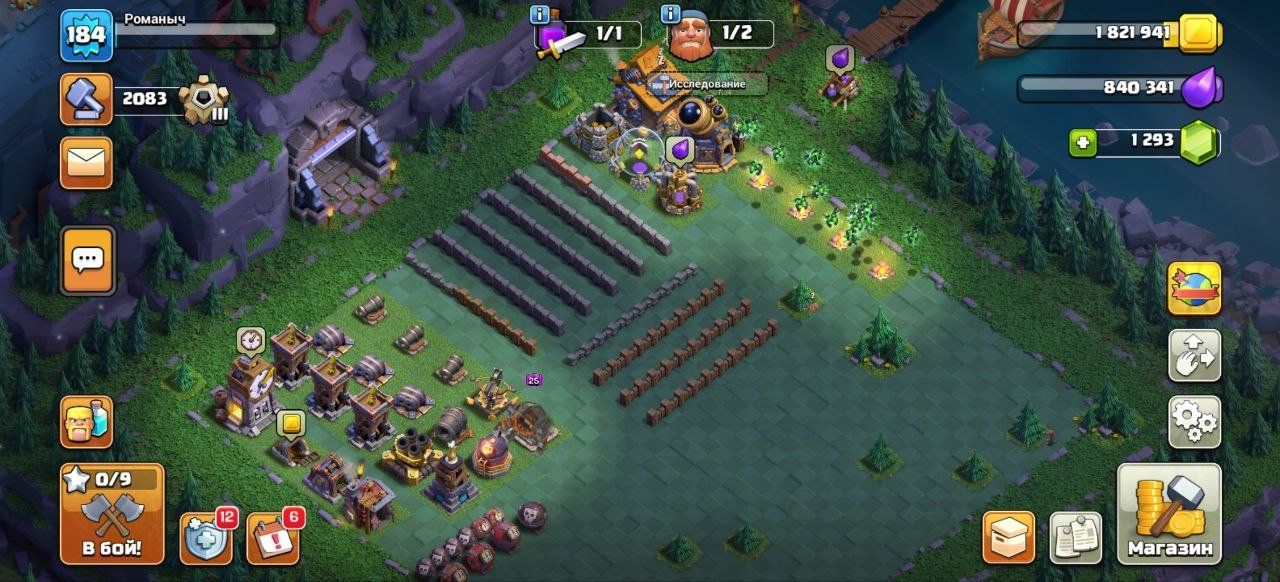This screenshot has width=1280, height=582.
Task: Open the chat speech bubble panel
Action: click(x=87, y=261)
